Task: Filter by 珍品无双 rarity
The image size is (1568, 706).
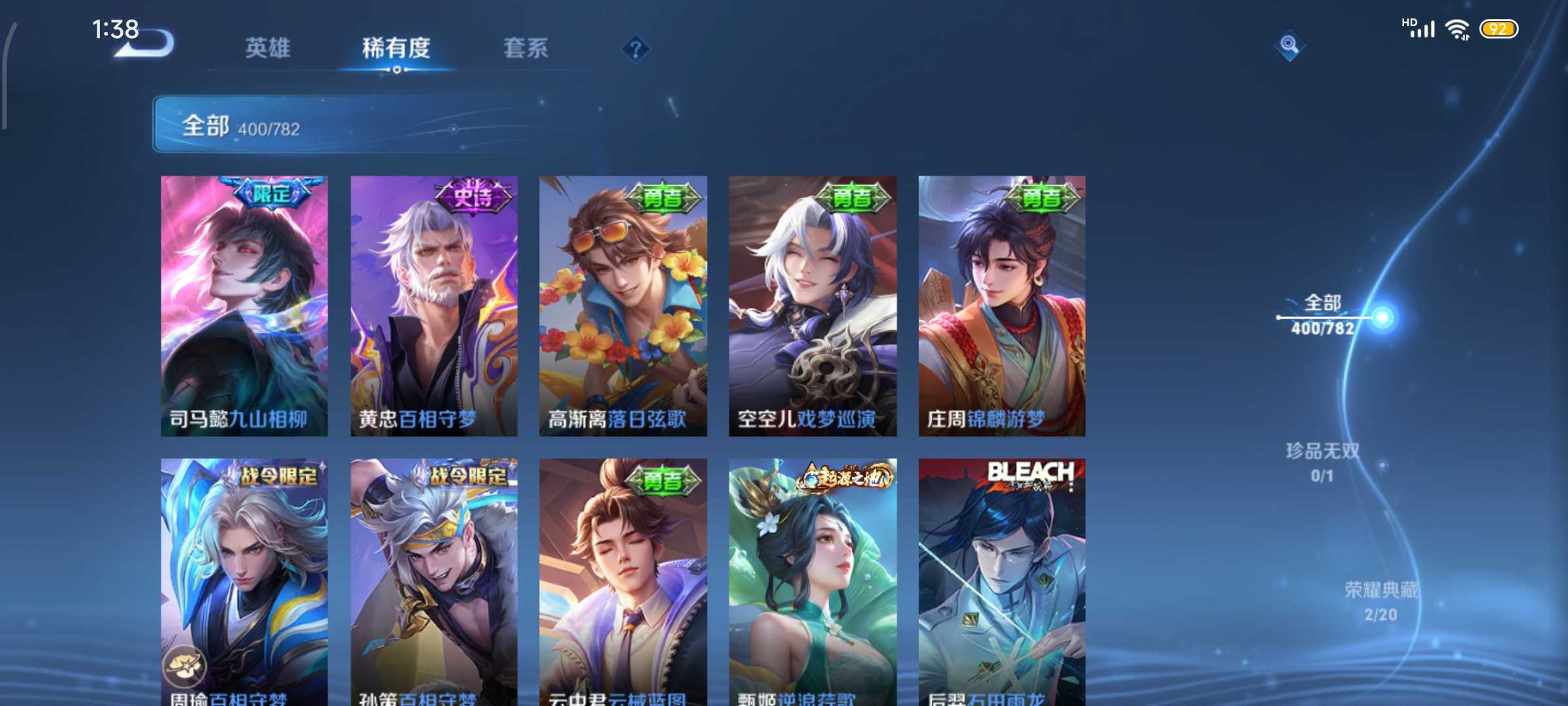Action: 1322,462
